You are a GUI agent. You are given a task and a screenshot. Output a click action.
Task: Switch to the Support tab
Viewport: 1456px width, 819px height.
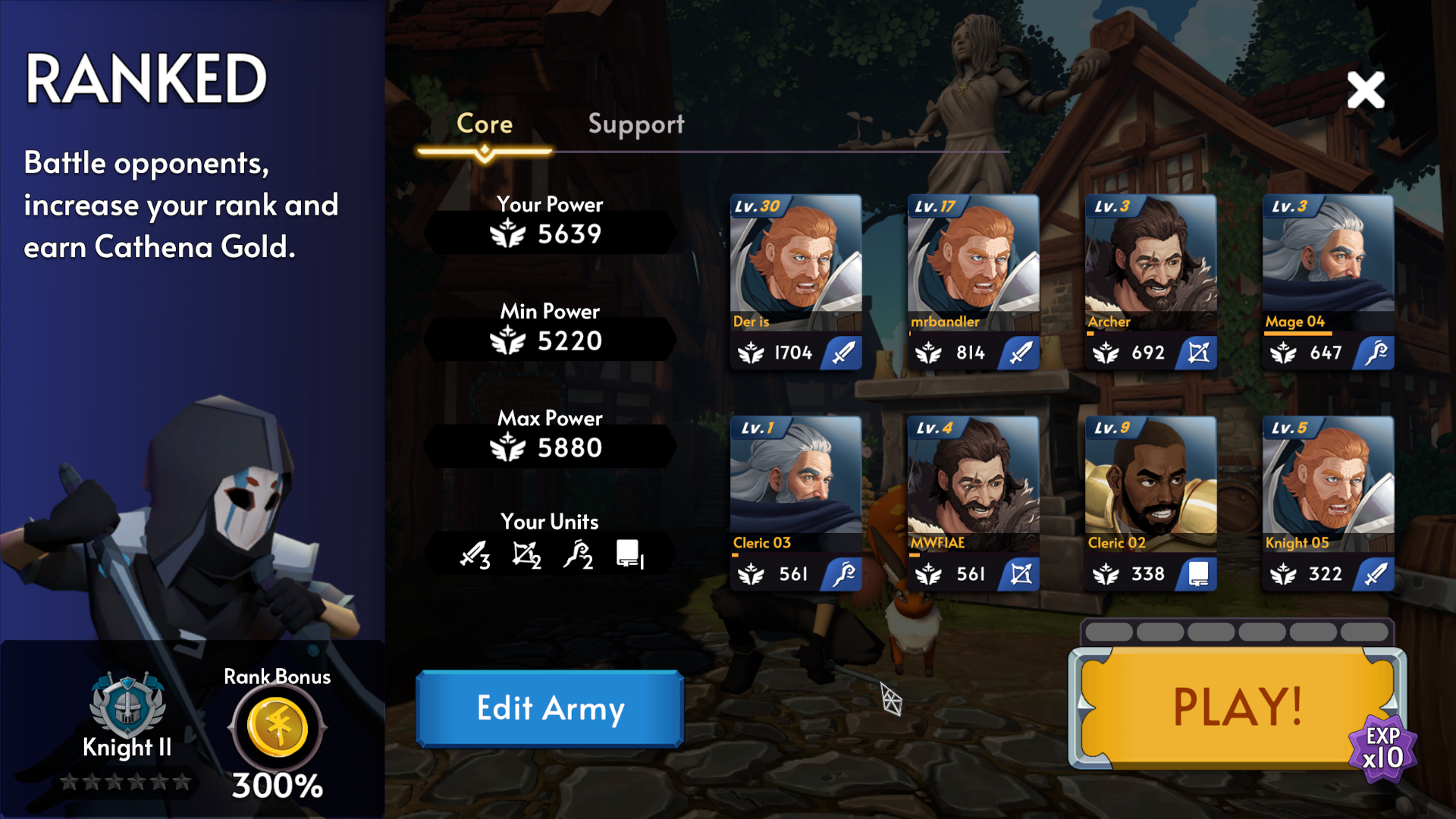point(635,125)
